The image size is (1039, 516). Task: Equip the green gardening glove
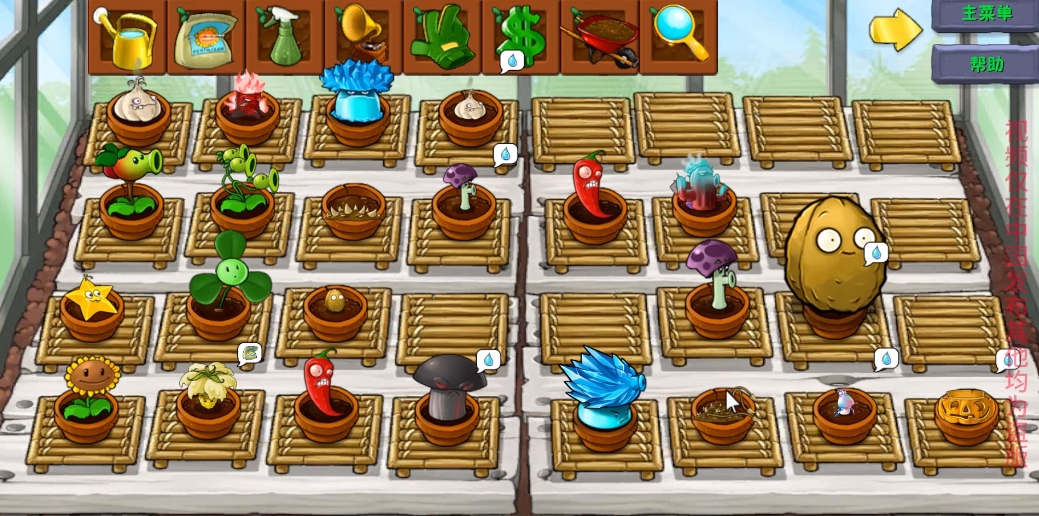click(441, 36)
